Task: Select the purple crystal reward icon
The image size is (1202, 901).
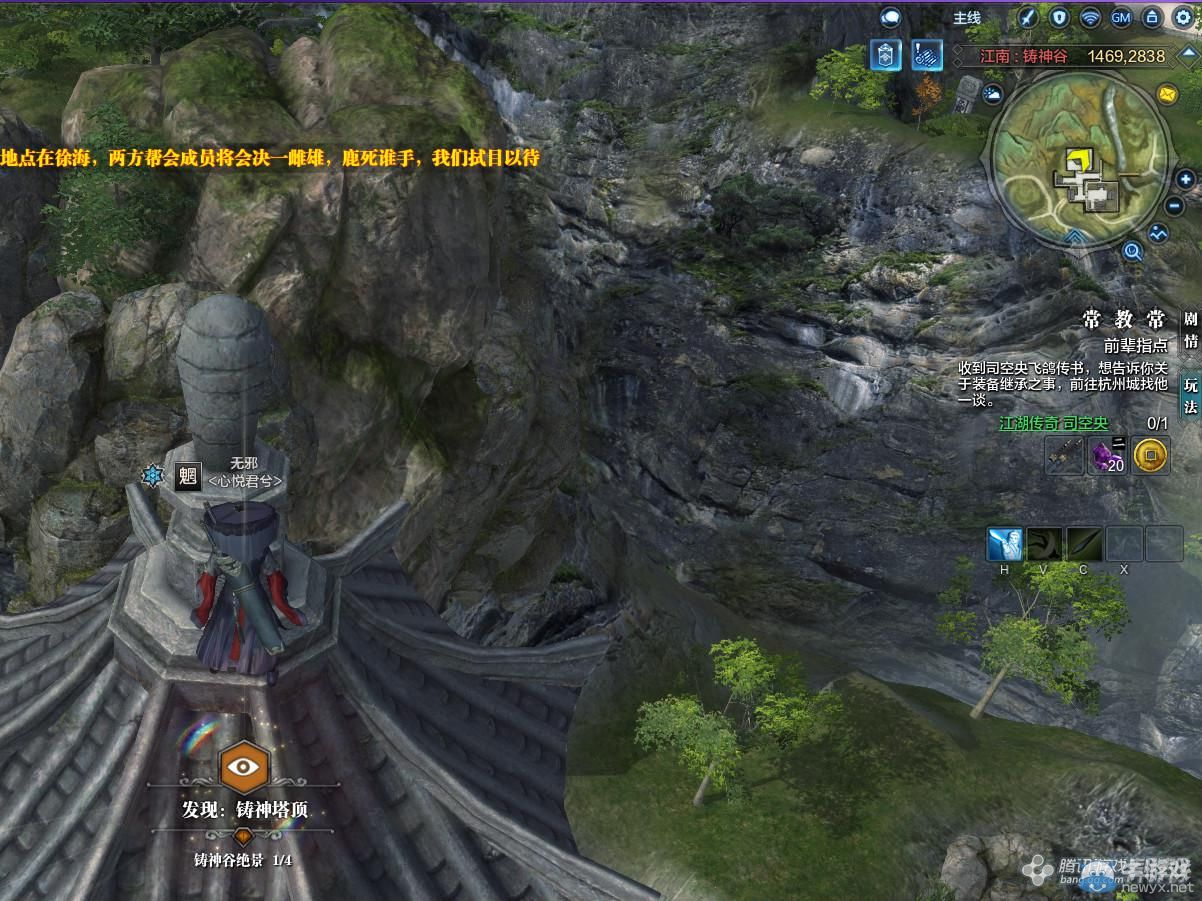Action: [1107, 456]
